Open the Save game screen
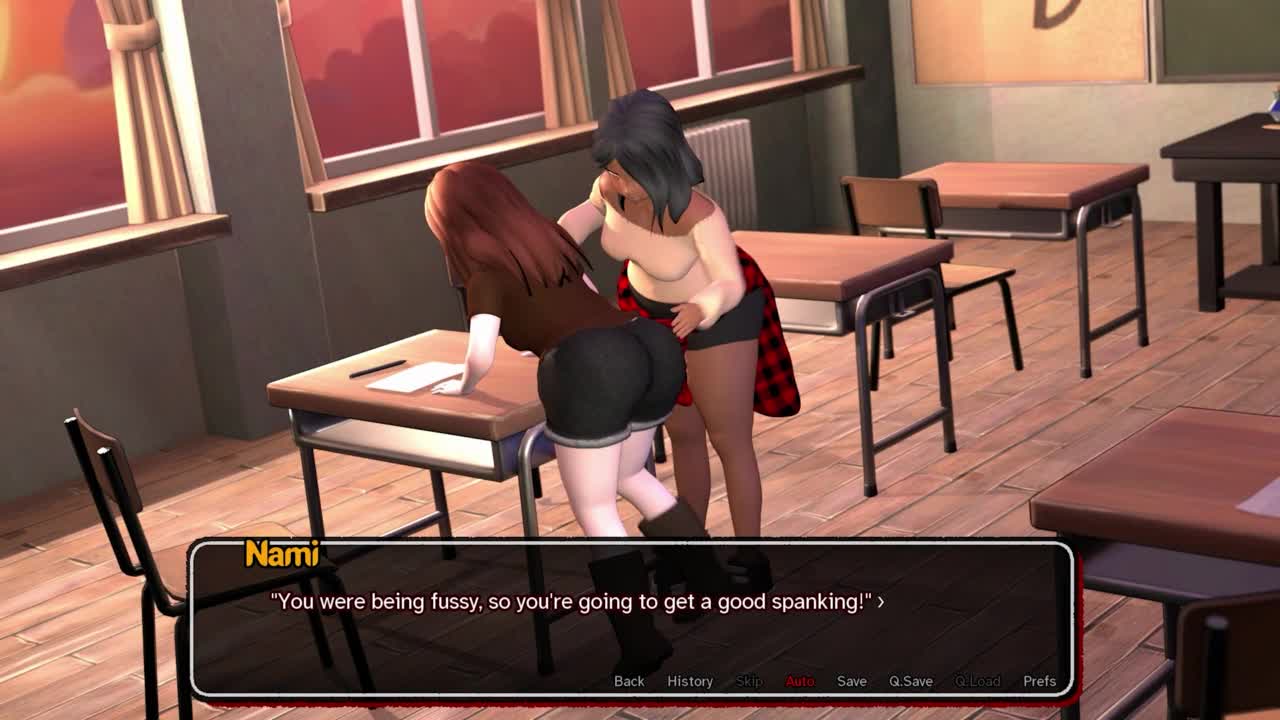The width and height of the screenshot is (1280, 720). click(852, 681)
